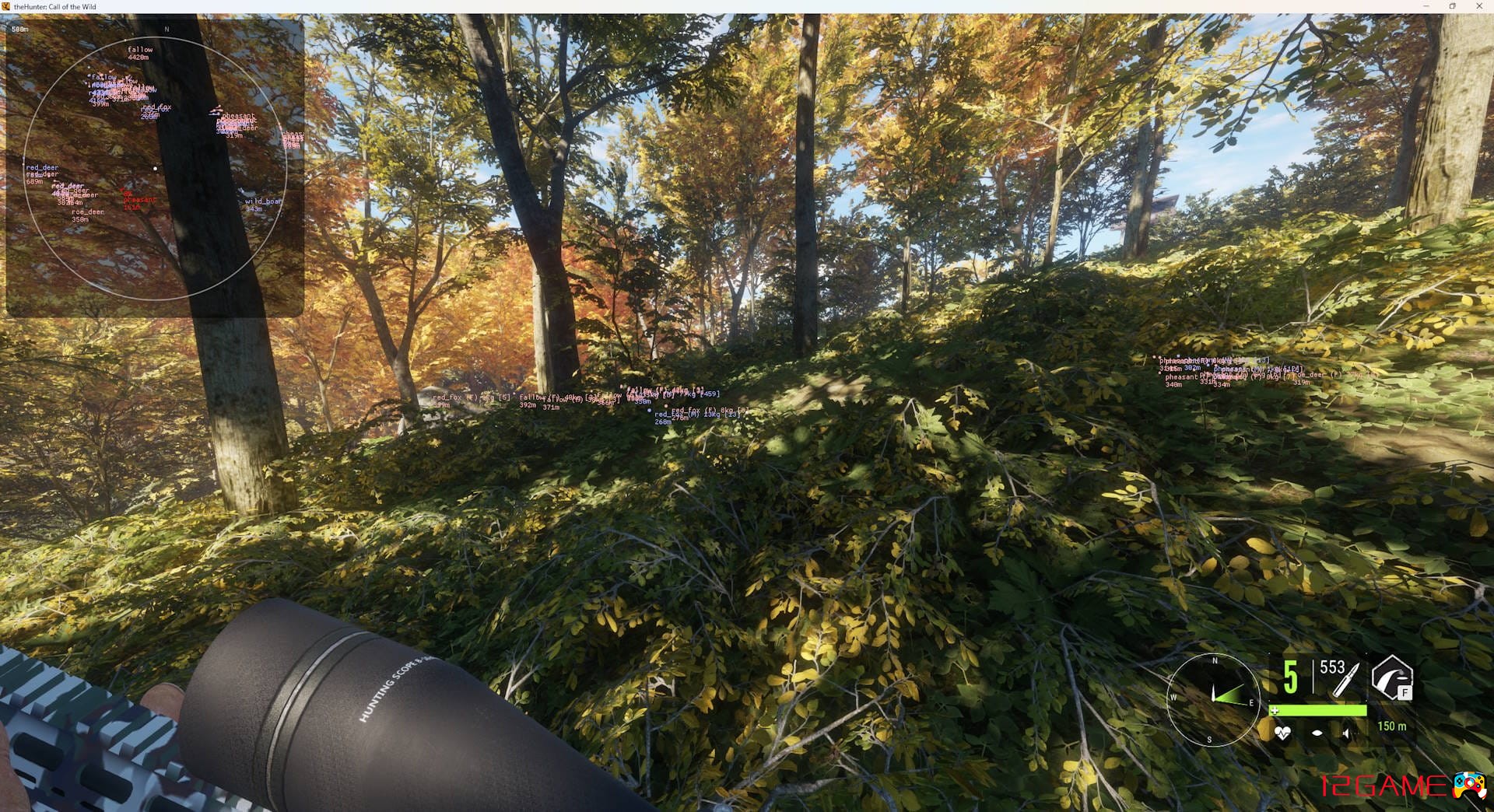Screen dimensions: 1494x812
Task: Click the animal radar overlay
Action: click(155, 167)
